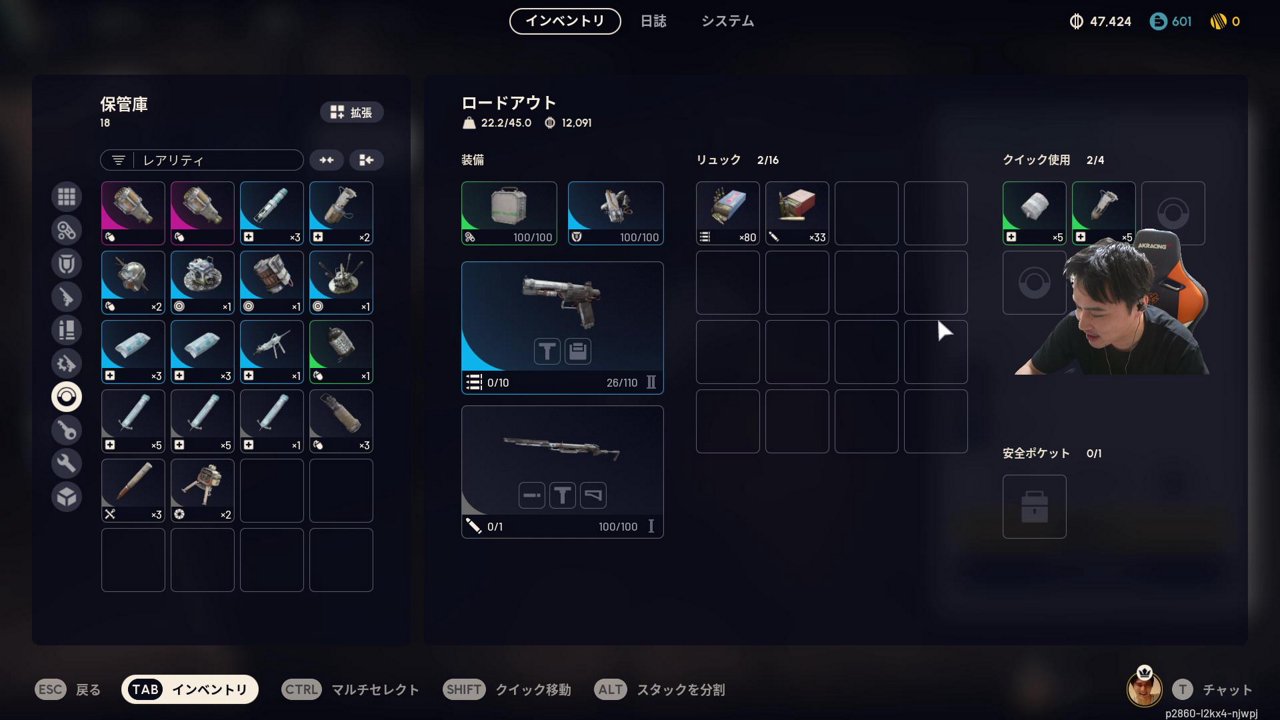Click the ammunition category icon
The height and width of the screenshot is (720, 1280).
click(66, 330)
